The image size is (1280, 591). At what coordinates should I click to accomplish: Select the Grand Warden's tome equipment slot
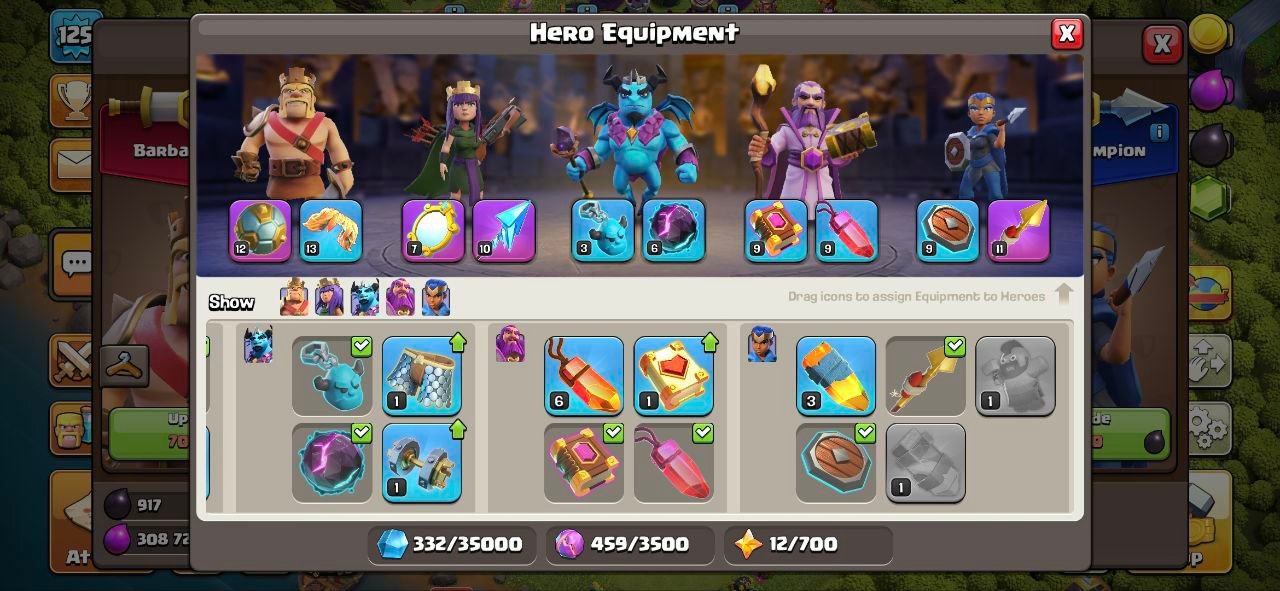776,231
